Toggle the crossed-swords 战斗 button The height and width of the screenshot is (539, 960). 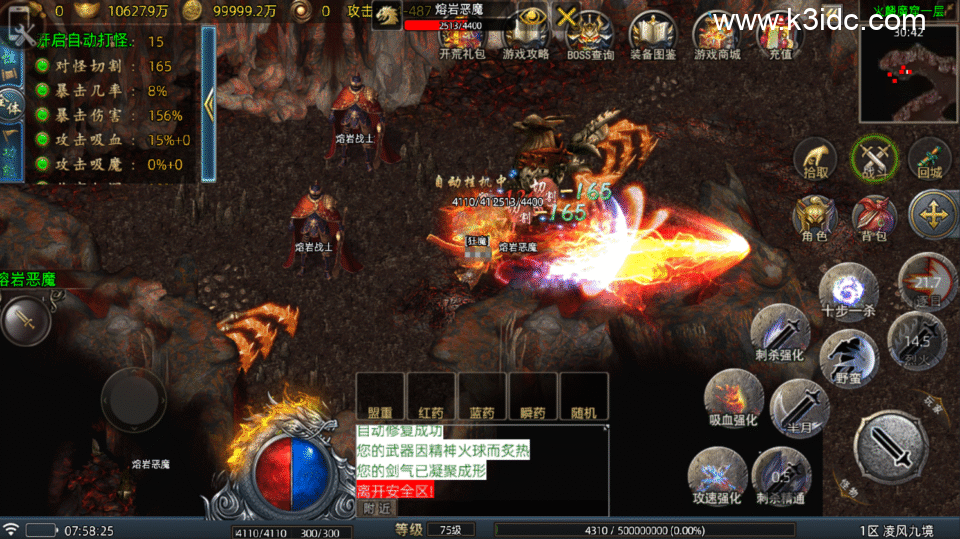coord(873,158)
